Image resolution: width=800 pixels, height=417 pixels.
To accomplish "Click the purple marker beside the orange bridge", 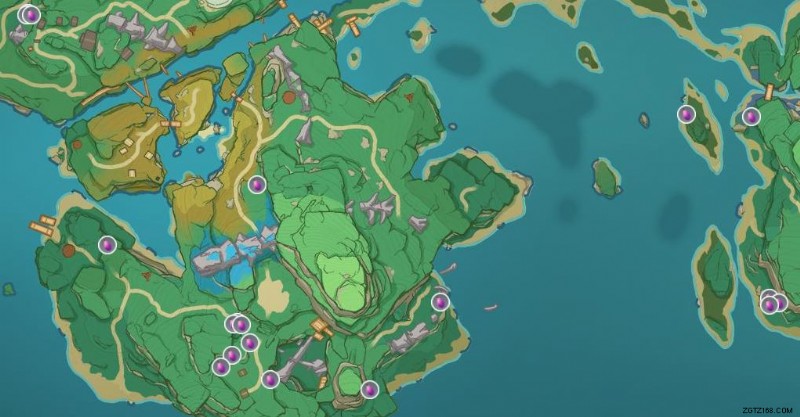I will coord(752,116).
